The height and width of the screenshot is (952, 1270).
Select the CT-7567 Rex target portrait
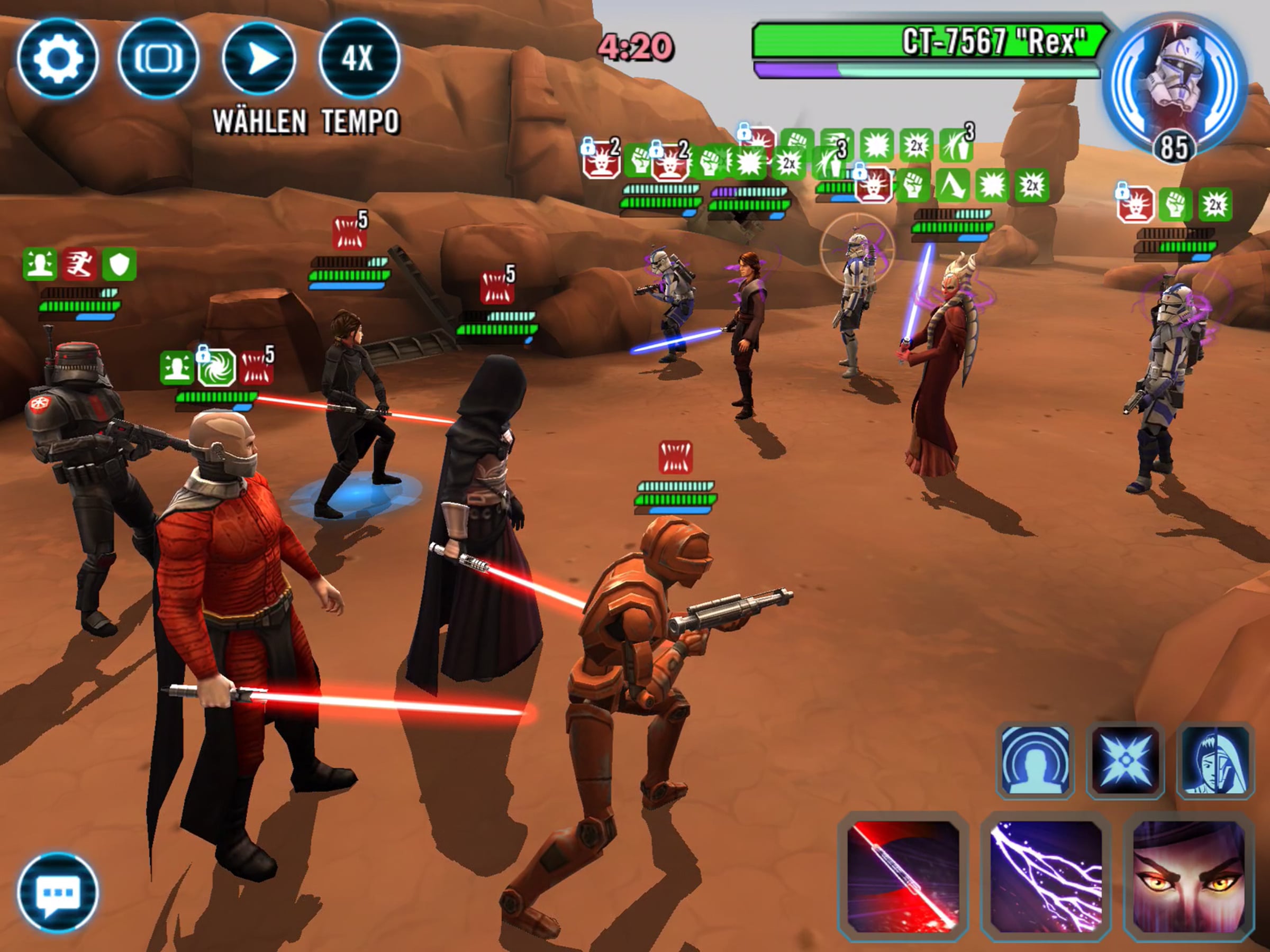click(x=1175, y=86)
